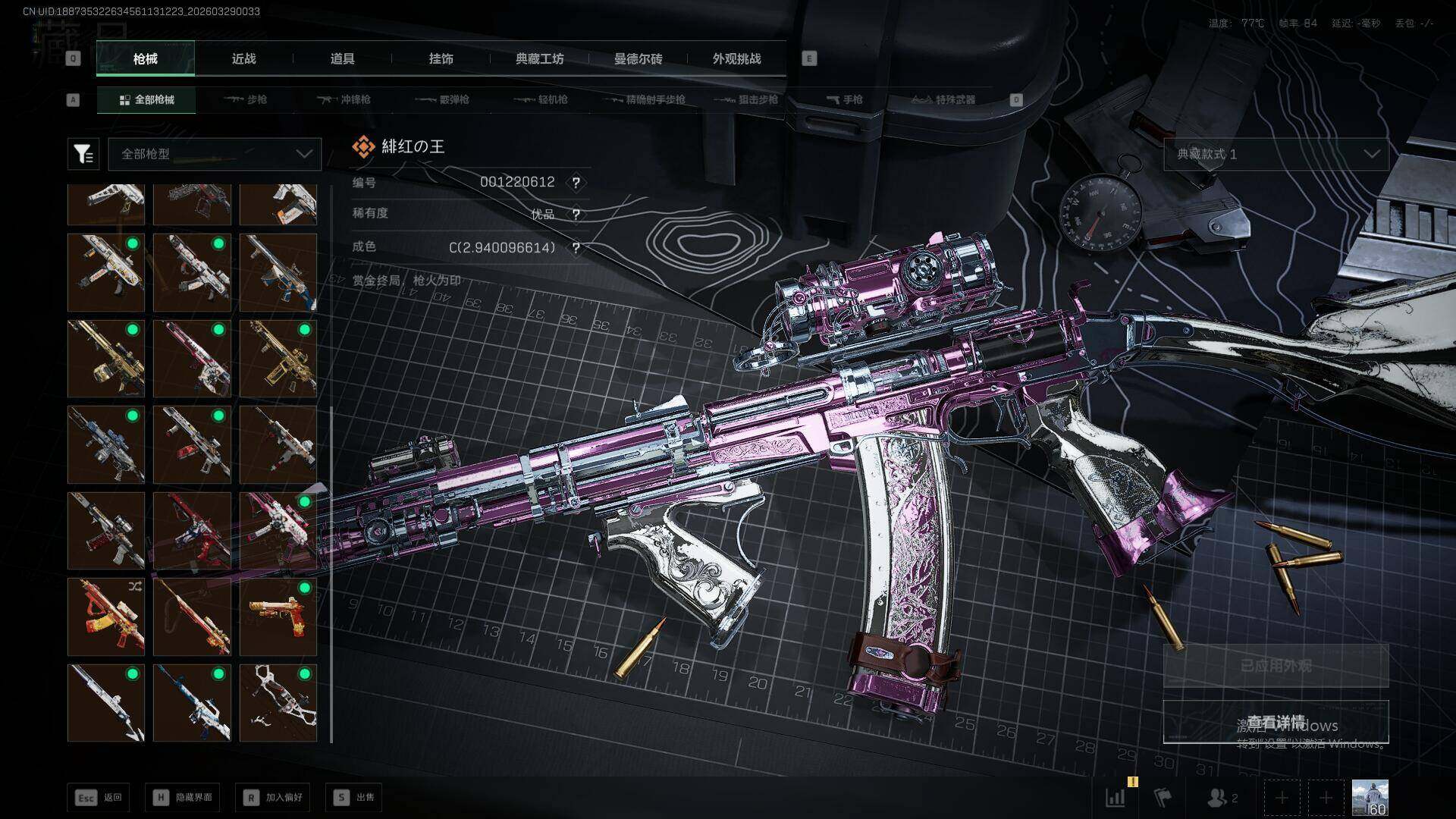Click the help icon beside 编号

[576, 183]
